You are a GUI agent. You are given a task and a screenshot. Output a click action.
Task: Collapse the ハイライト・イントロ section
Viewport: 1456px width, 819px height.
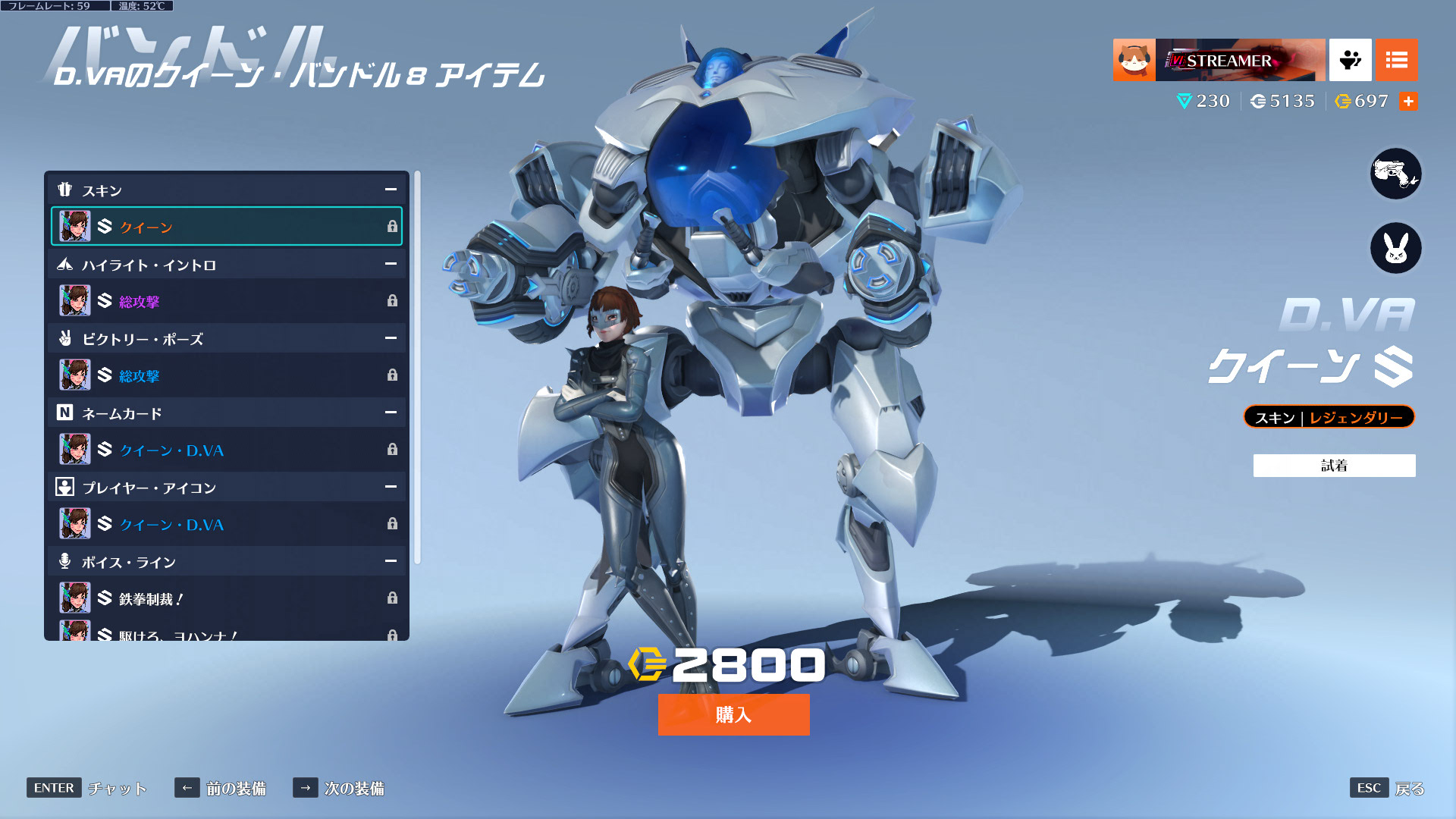tap(391, 264)
